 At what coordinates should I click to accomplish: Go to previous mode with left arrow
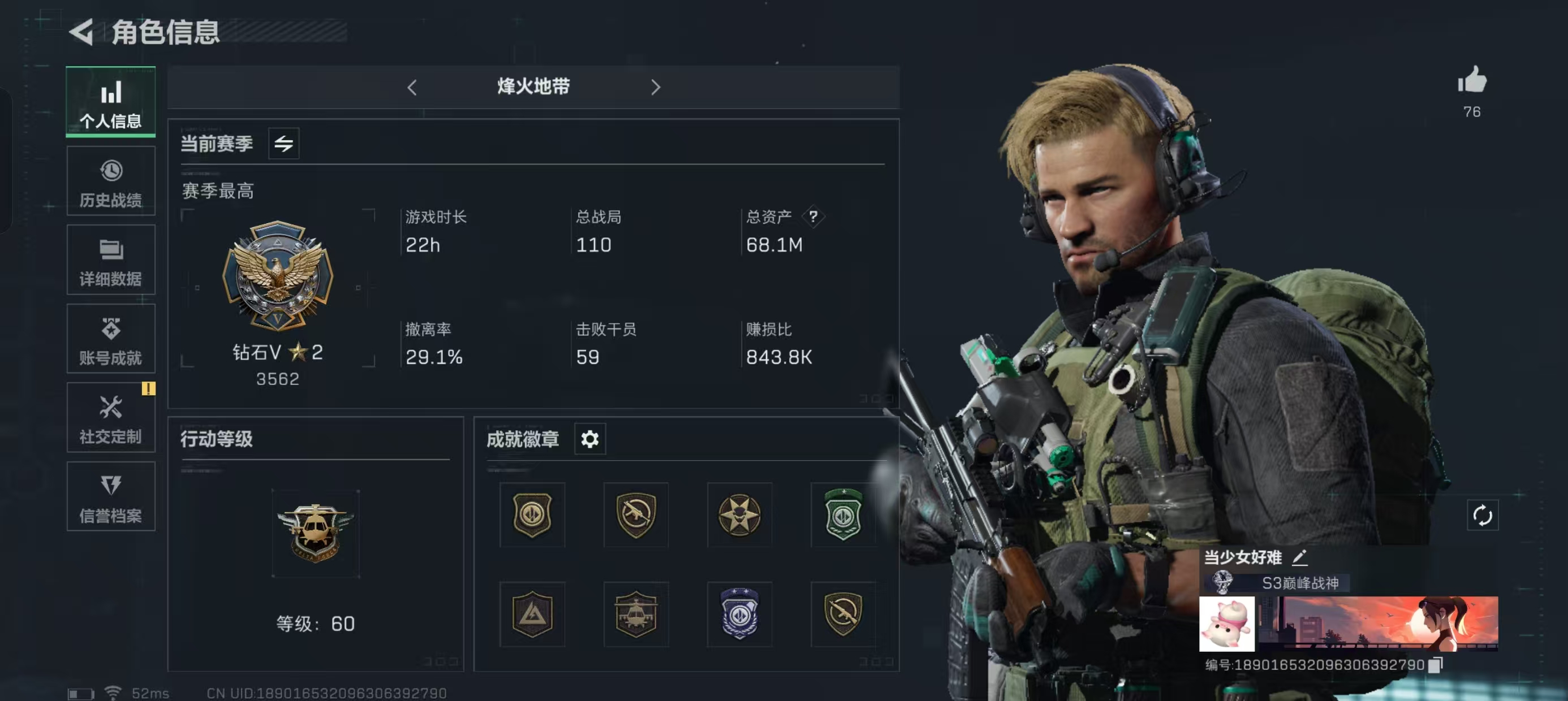(412, 88)
